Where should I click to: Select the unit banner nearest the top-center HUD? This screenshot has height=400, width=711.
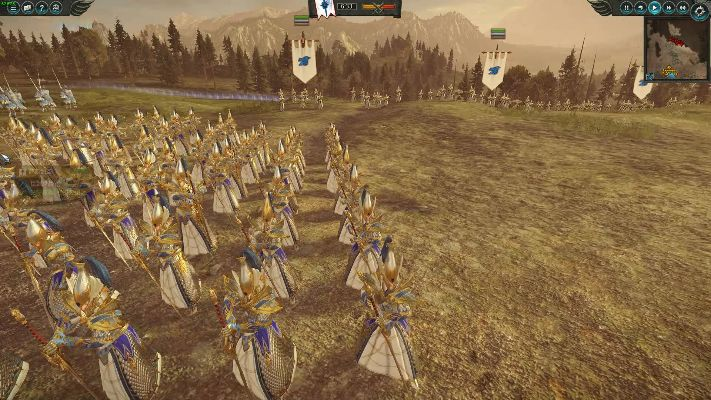pyautogui.click(x=304, y=59)
